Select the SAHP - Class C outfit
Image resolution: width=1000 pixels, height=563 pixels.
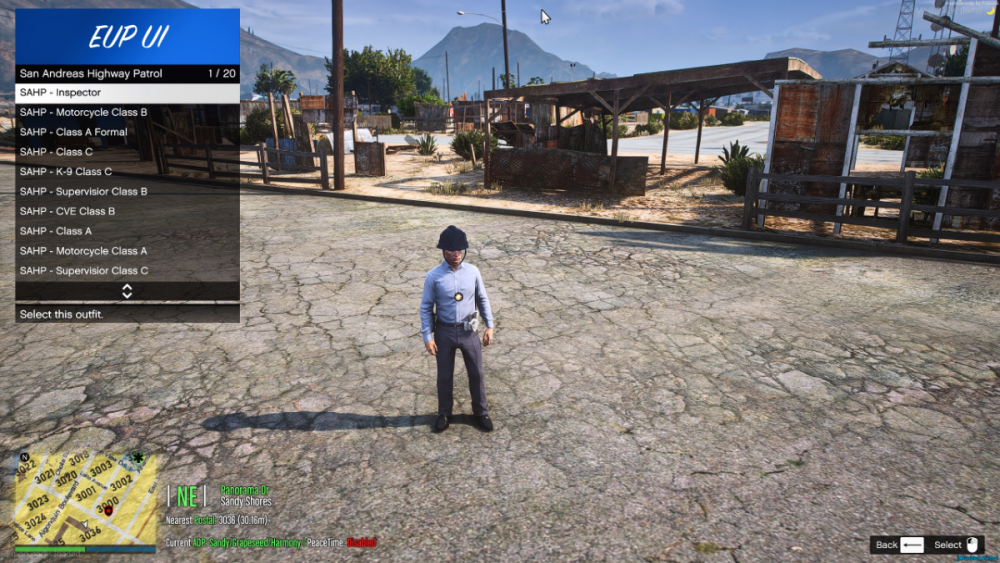127,152
